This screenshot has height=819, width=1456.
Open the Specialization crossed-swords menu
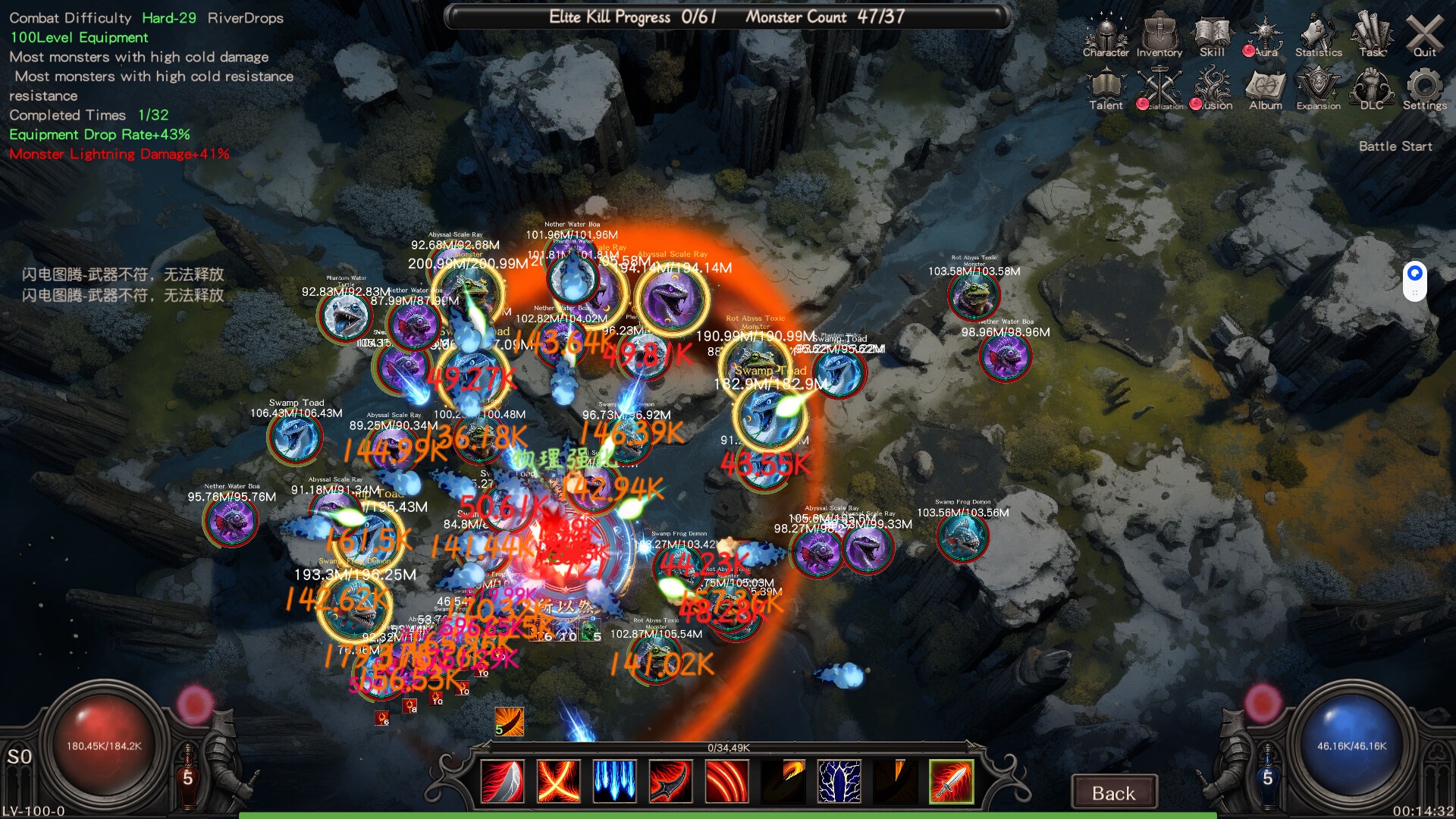[1159, 89]
